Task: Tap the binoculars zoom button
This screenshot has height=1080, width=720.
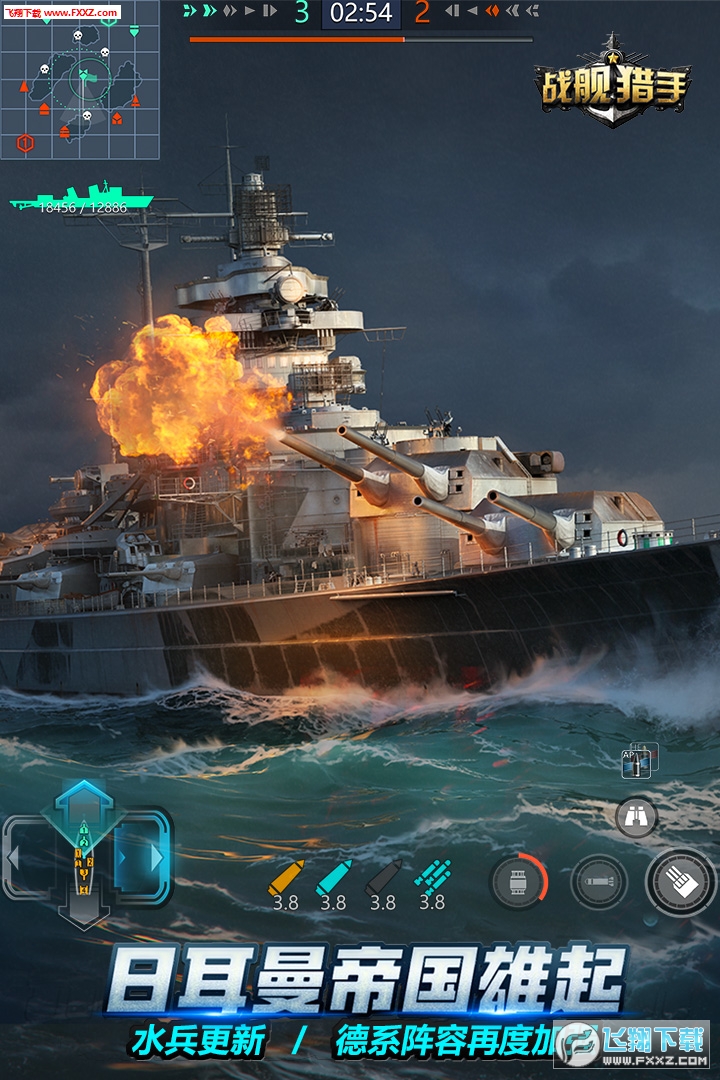Action: tap(636, 817)
